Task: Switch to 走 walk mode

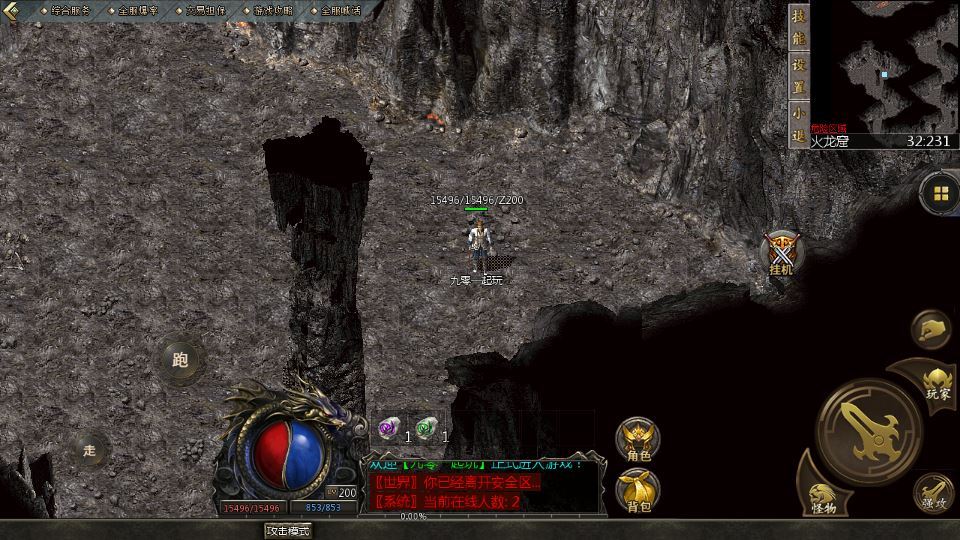Action: click(89, 450)
